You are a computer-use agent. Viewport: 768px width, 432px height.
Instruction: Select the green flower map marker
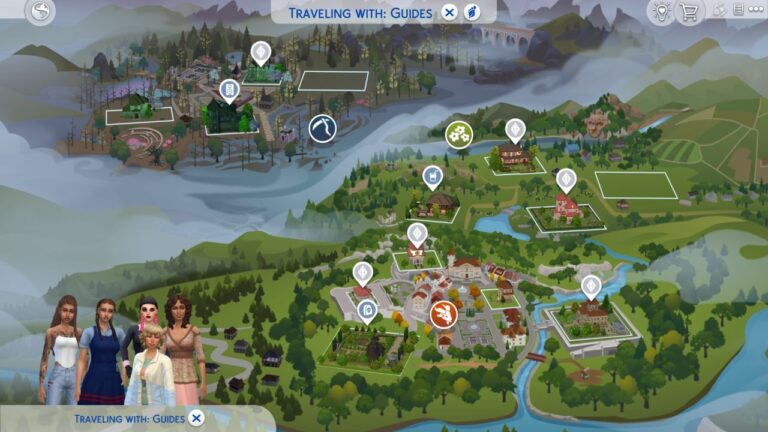pyautogui.click(x=459, y=134)
